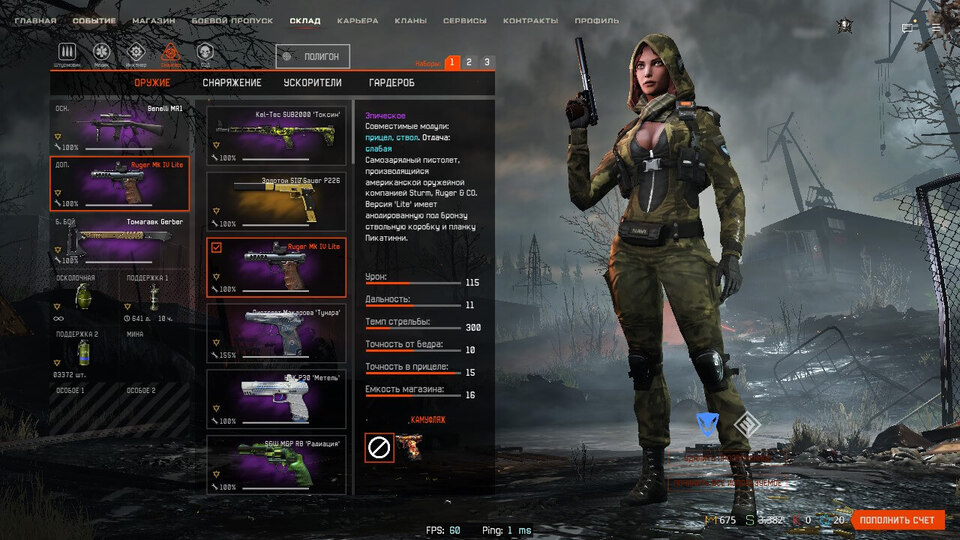Select loadout set number 2

469,62
